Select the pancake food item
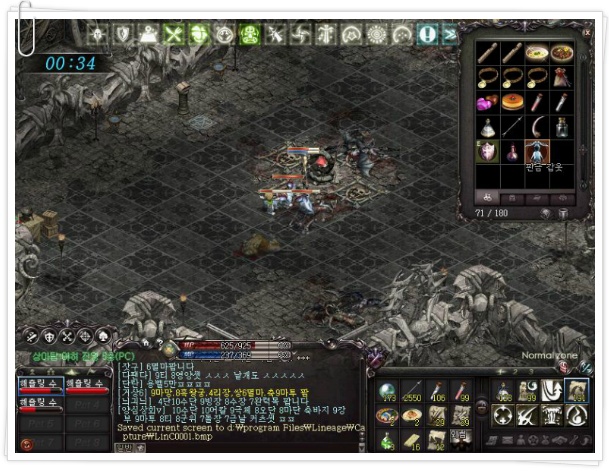Screen dimensions: 609x471 point(513,102)
